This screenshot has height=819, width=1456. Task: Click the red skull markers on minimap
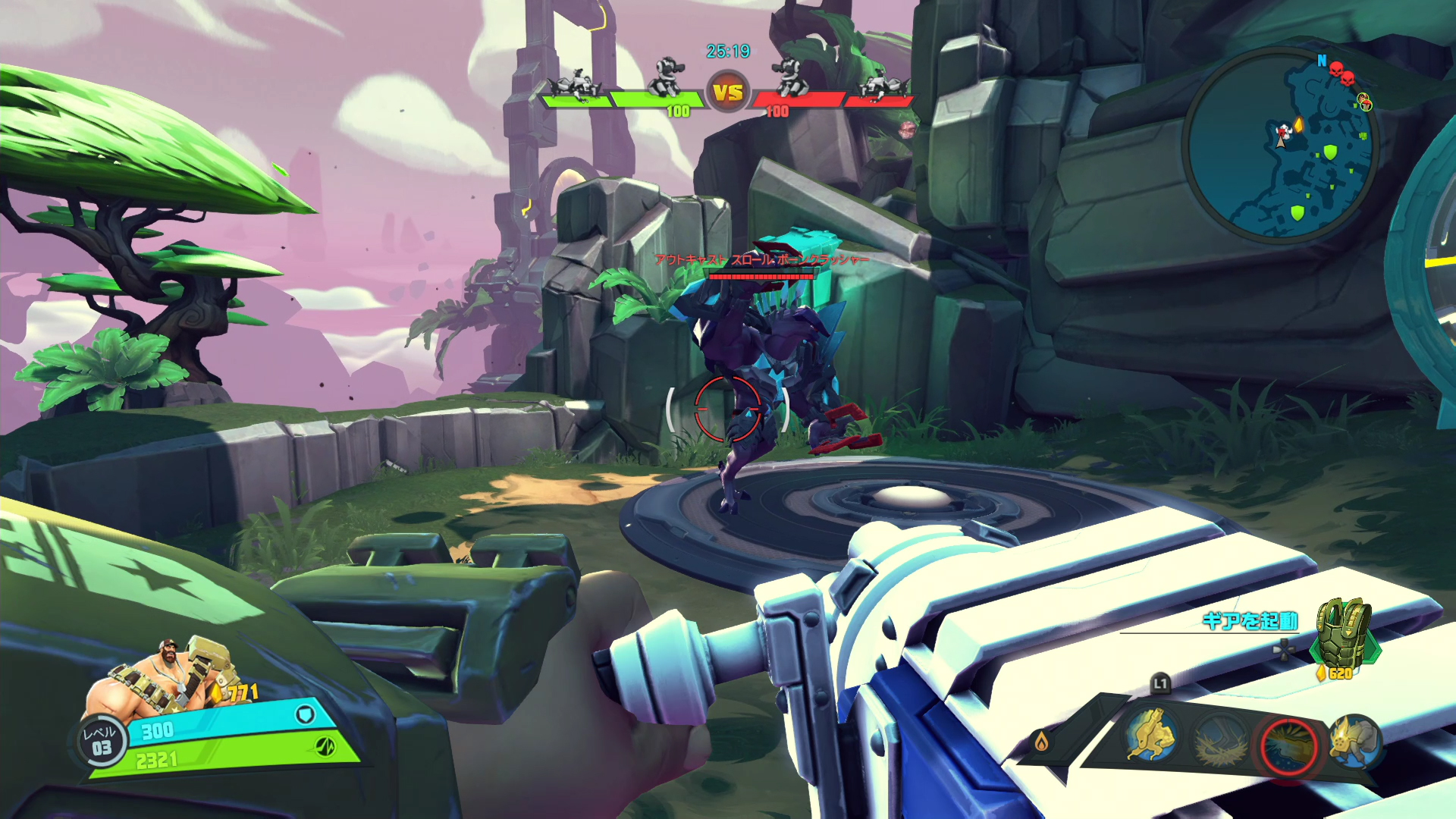[x=1341, y=74]
